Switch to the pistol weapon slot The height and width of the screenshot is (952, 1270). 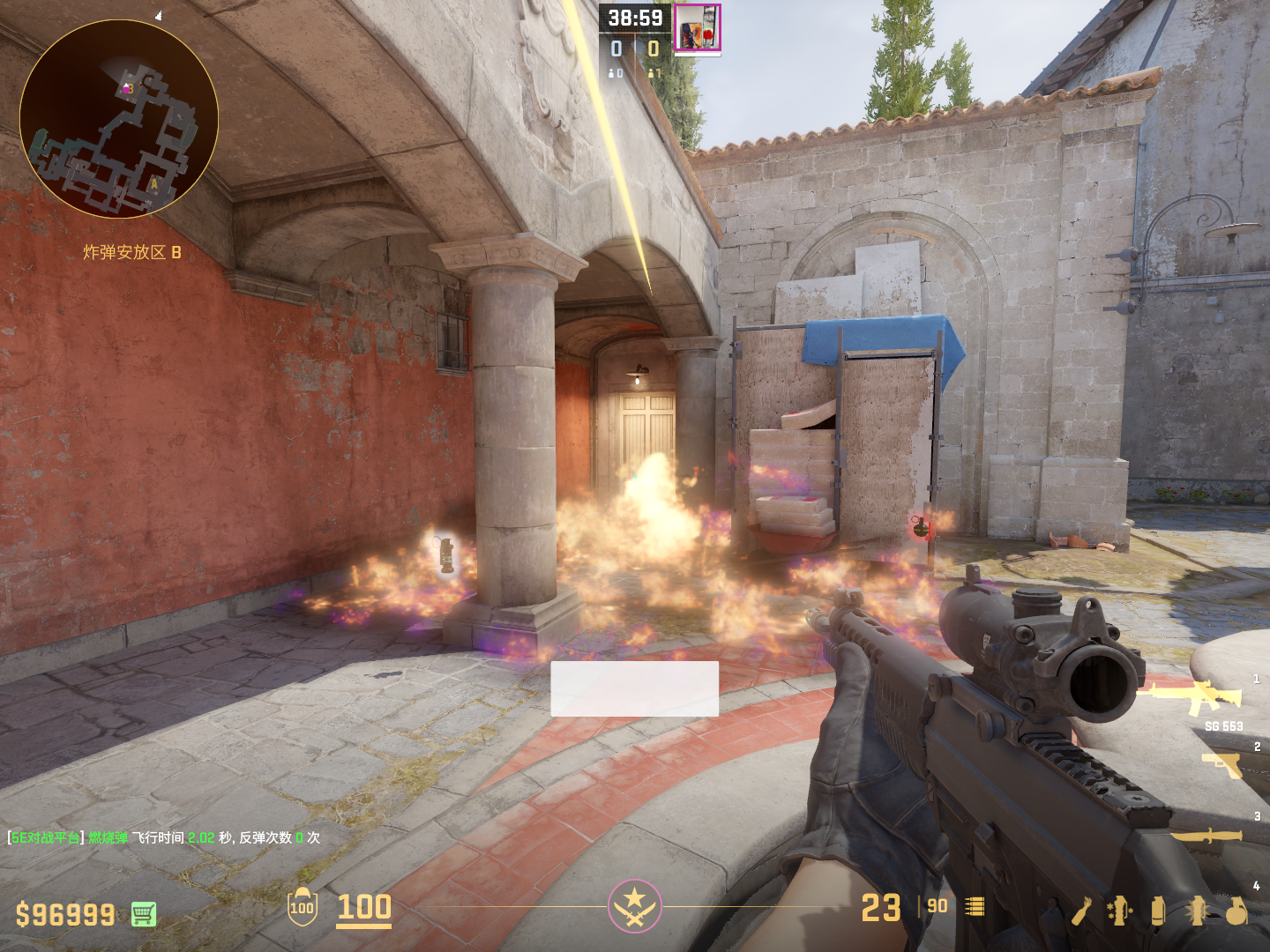[1222, 764]
